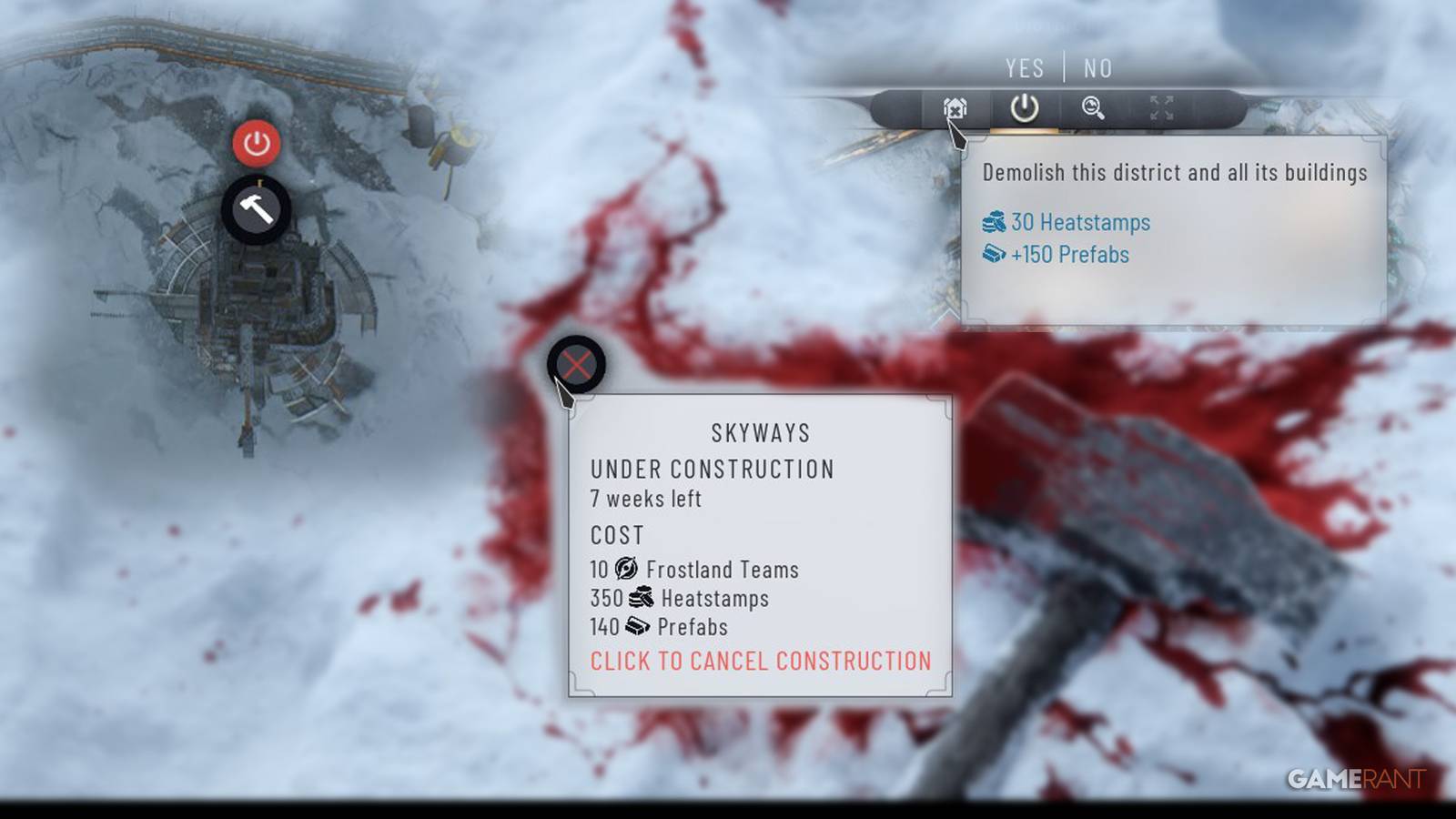Select the 7 weeks left progress label
Image resolution: width=1456 pixels, height=819 pixels.
(647, 499)
